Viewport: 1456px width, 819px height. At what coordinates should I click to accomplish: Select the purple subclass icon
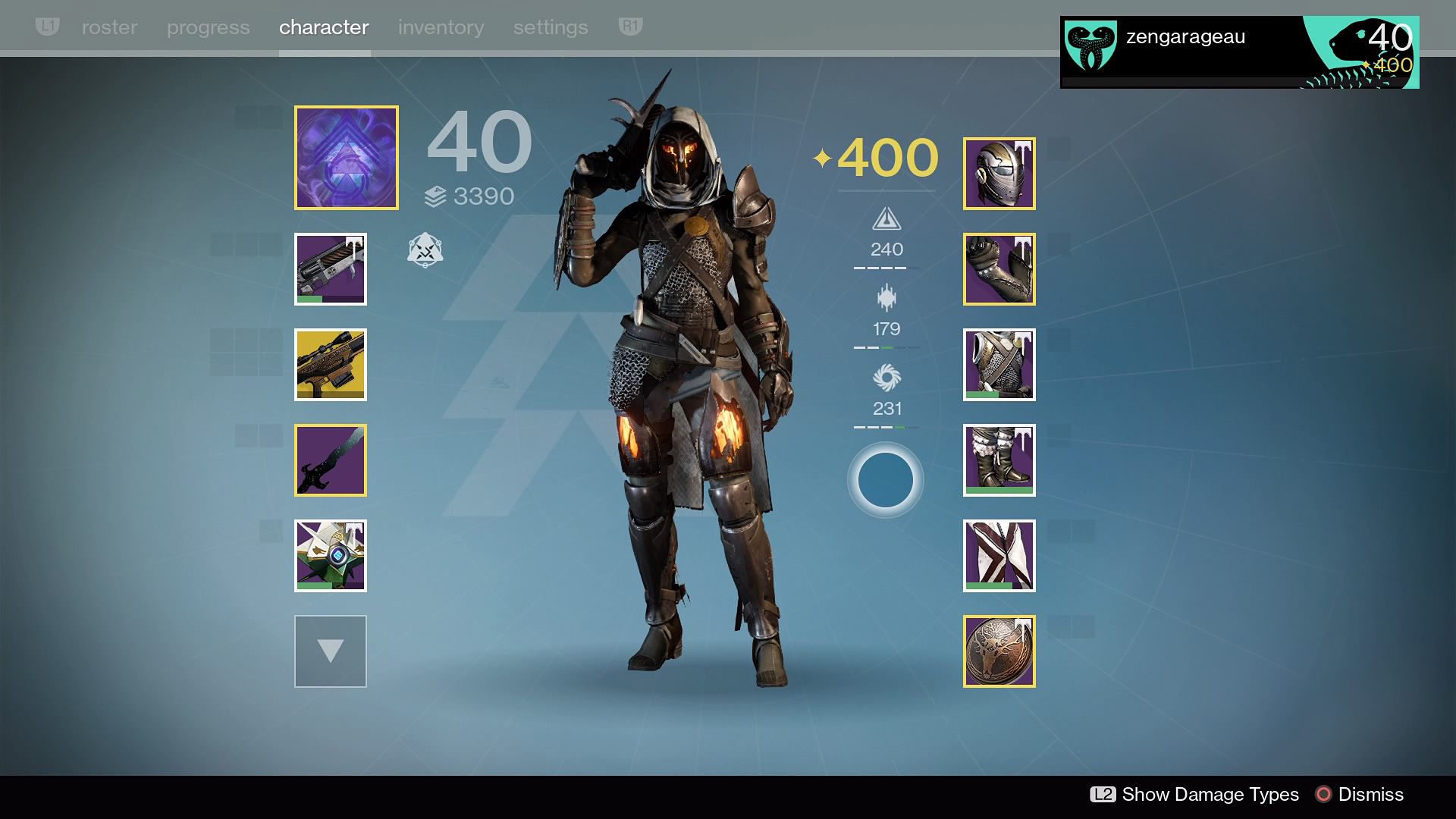[x=347, y=158]
